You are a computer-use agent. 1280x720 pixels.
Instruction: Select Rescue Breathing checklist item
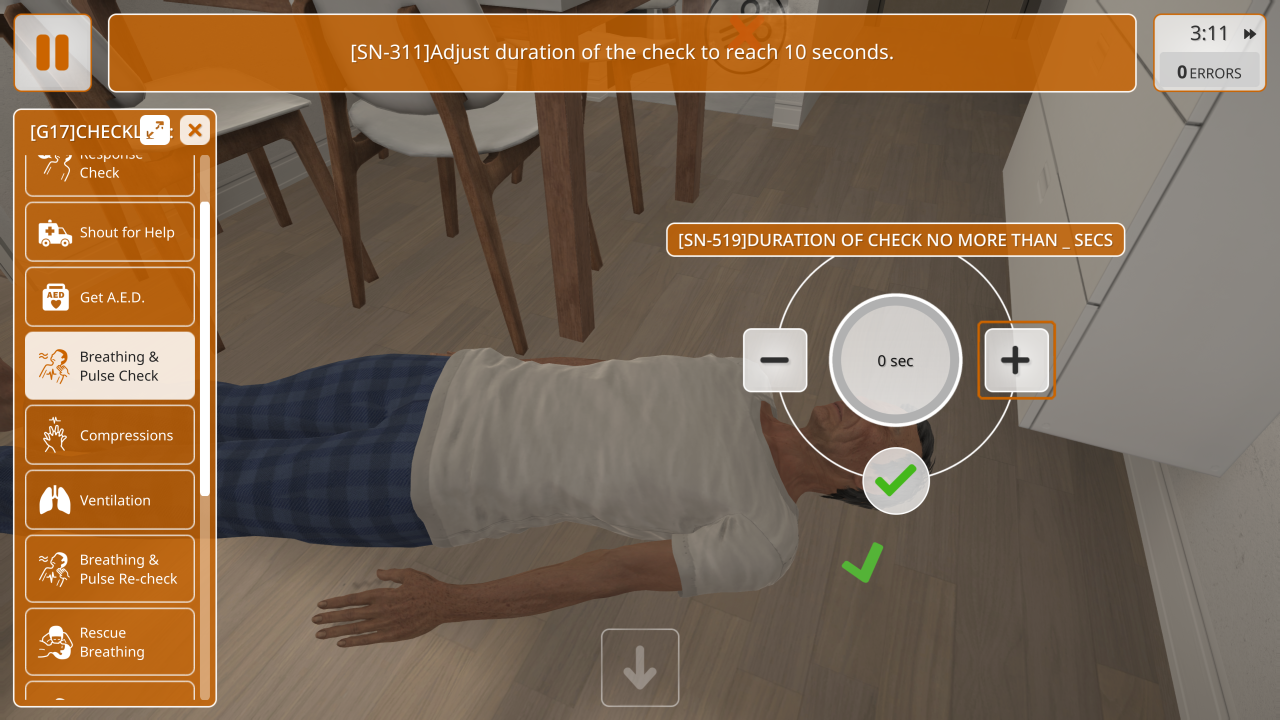(x=110, y=642)
